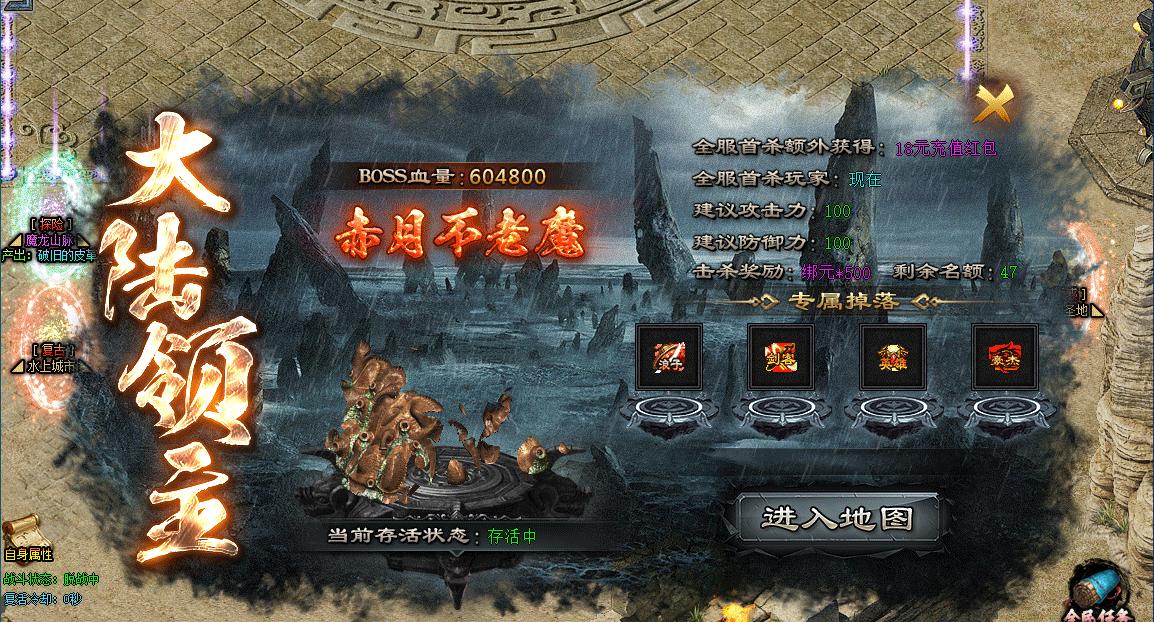Select the 浪子 drop item slot

pos(669,356)
